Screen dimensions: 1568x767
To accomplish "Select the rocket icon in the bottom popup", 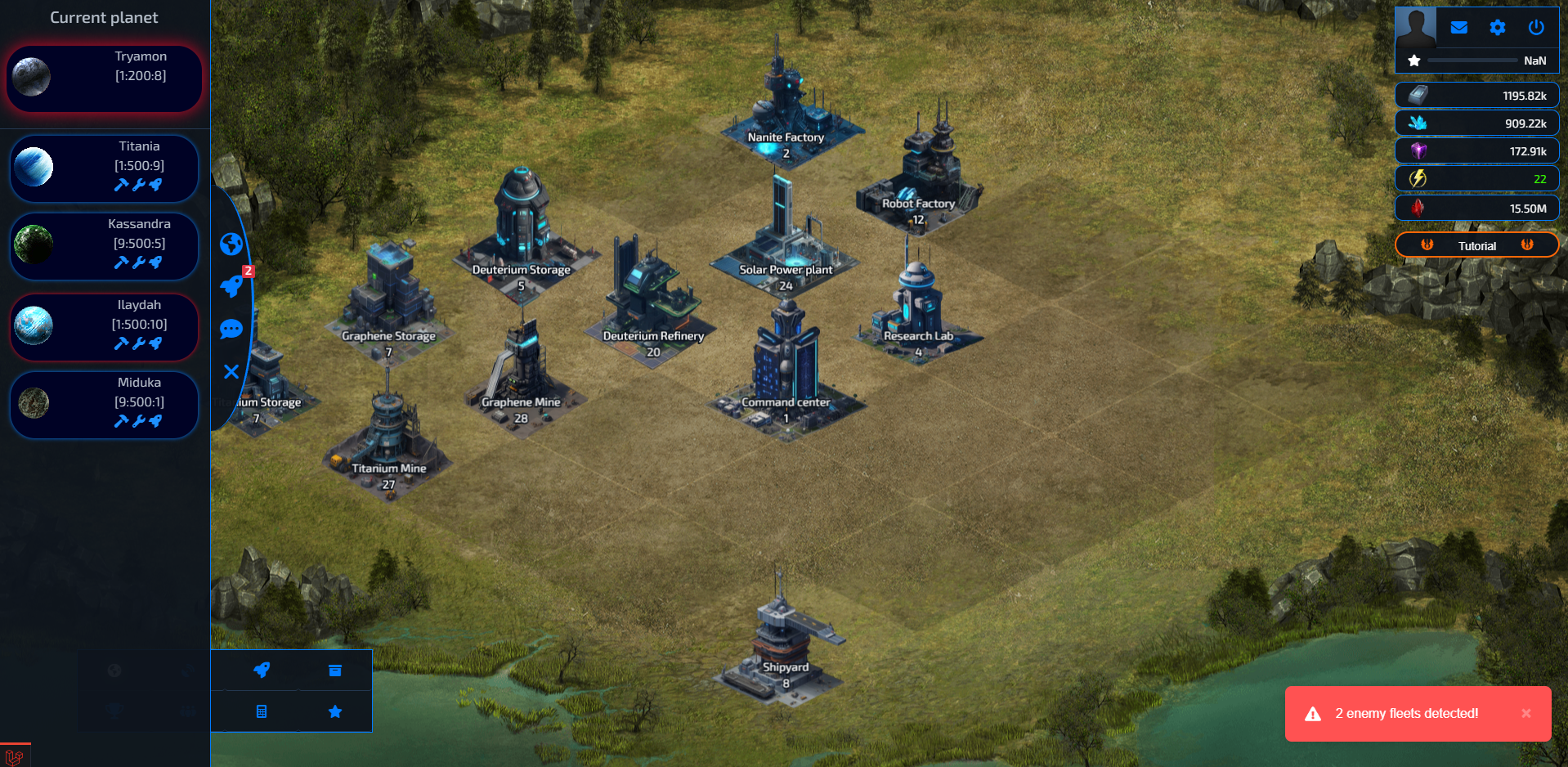I will click(261, 670).
